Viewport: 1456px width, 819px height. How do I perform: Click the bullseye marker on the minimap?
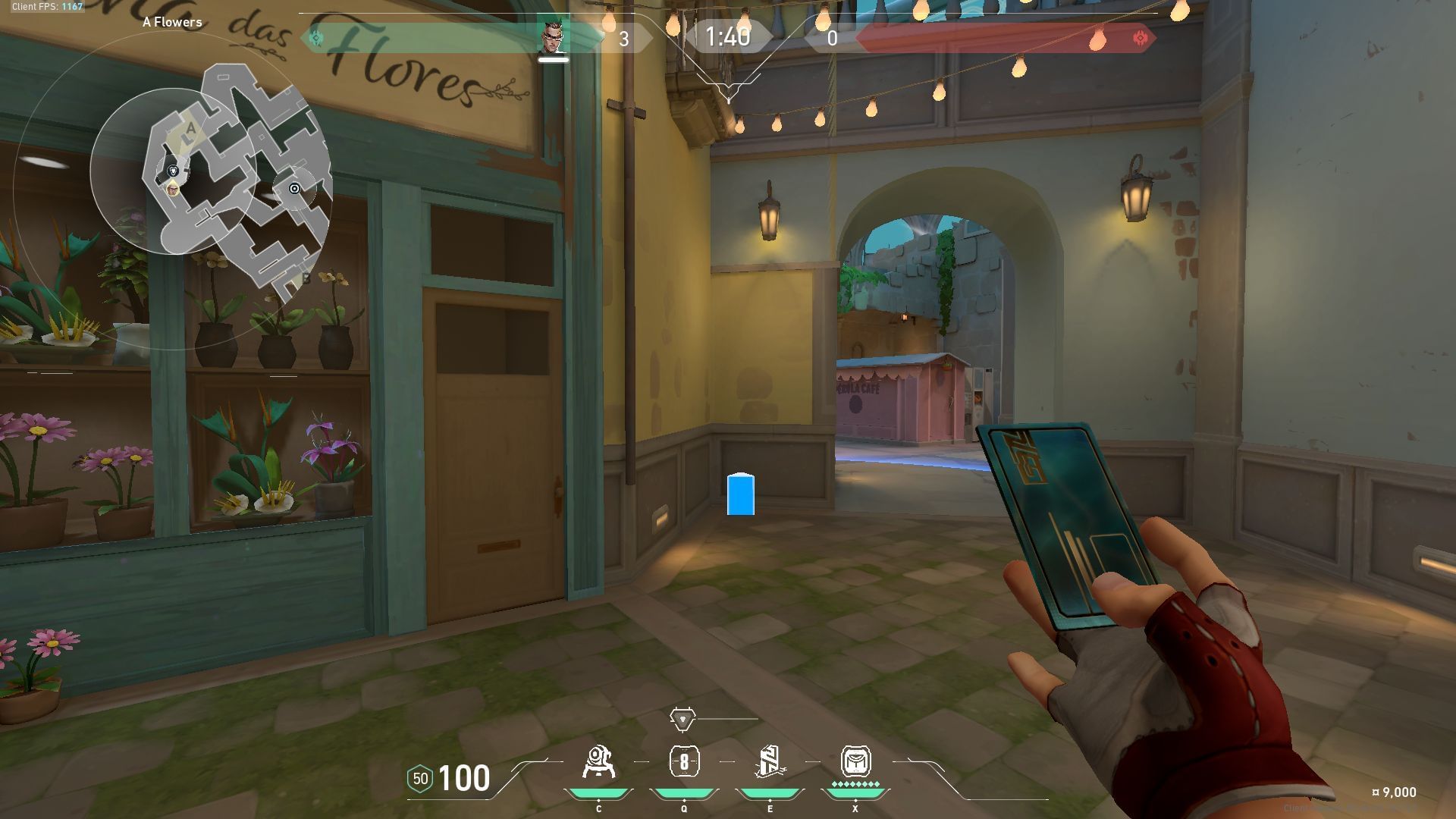coord(295,188)
